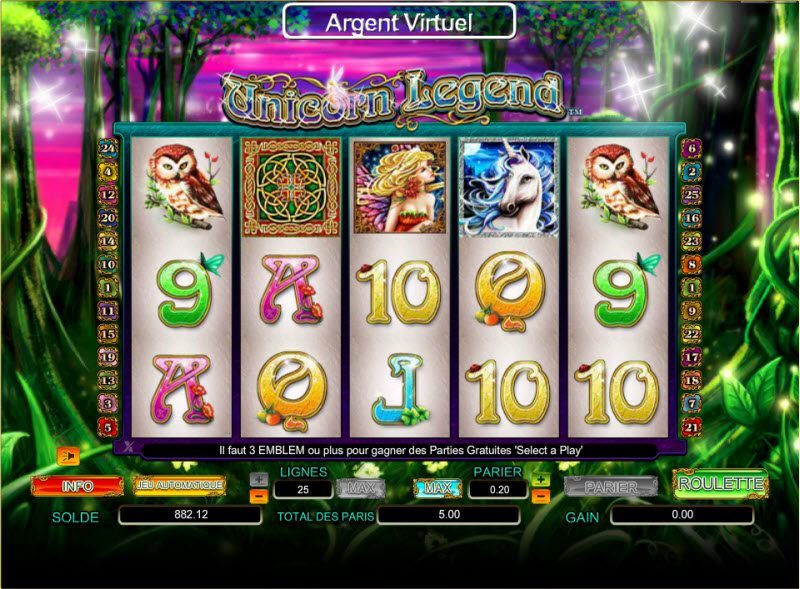The image size is (800, 589).
Task: Select payline 24 marker
Action: [x=108, y=148]
